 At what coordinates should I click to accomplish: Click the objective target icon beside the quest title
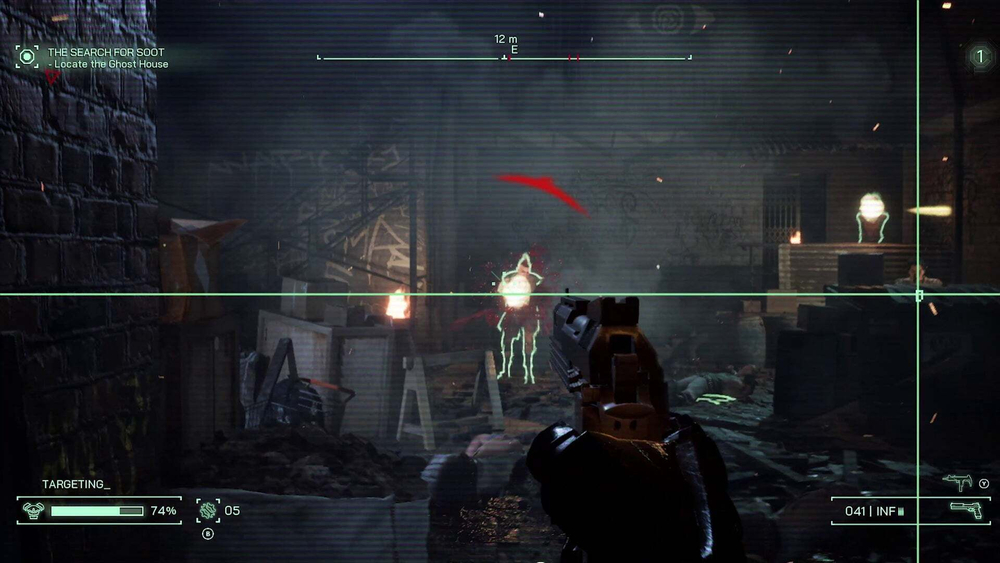click(27, 56)
